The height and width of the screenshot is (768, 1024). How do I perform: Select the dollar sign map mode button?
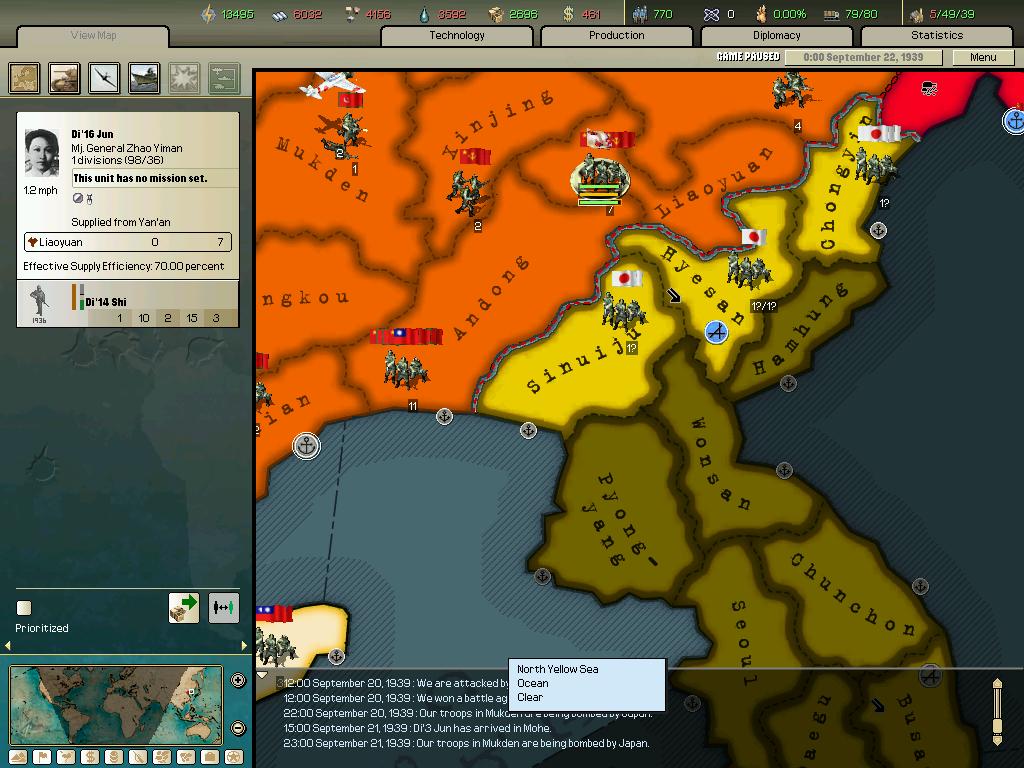click(x=89, y=757)
